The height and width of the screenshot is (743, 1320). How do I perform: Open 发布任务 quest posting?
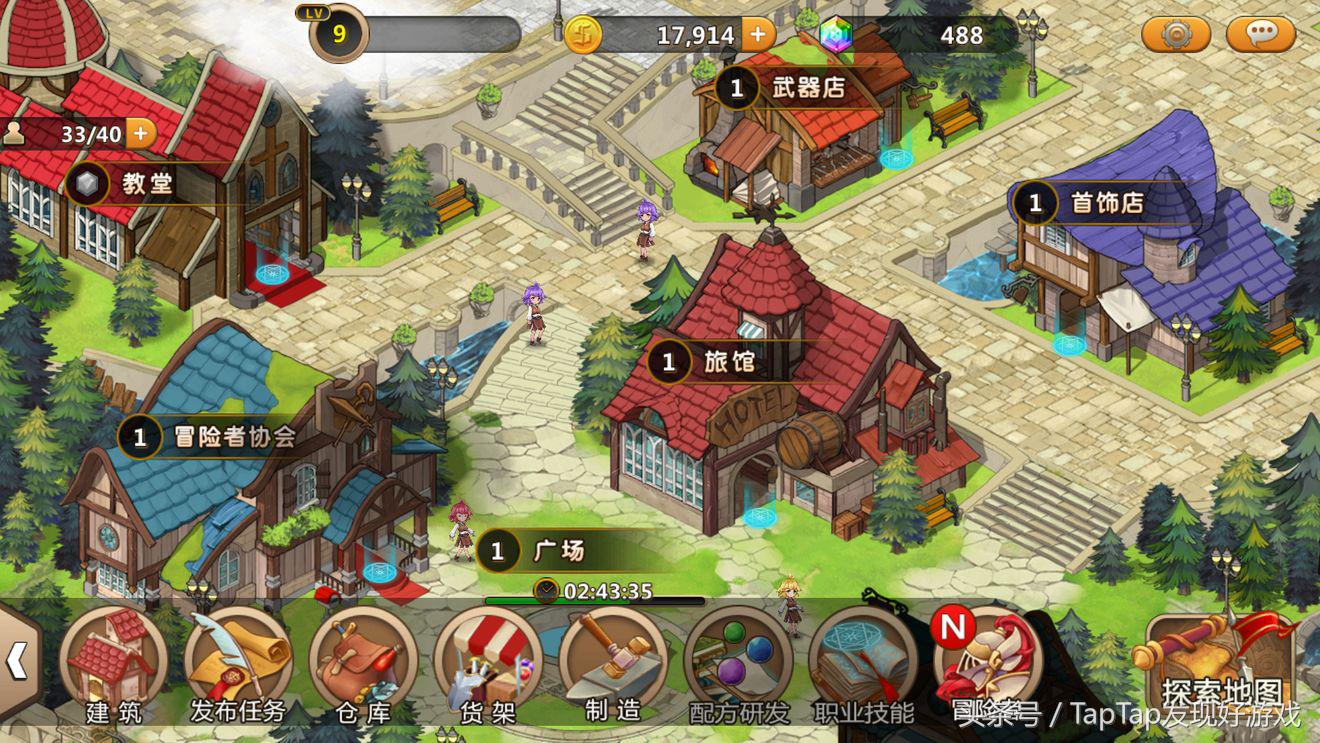[238, 662]
